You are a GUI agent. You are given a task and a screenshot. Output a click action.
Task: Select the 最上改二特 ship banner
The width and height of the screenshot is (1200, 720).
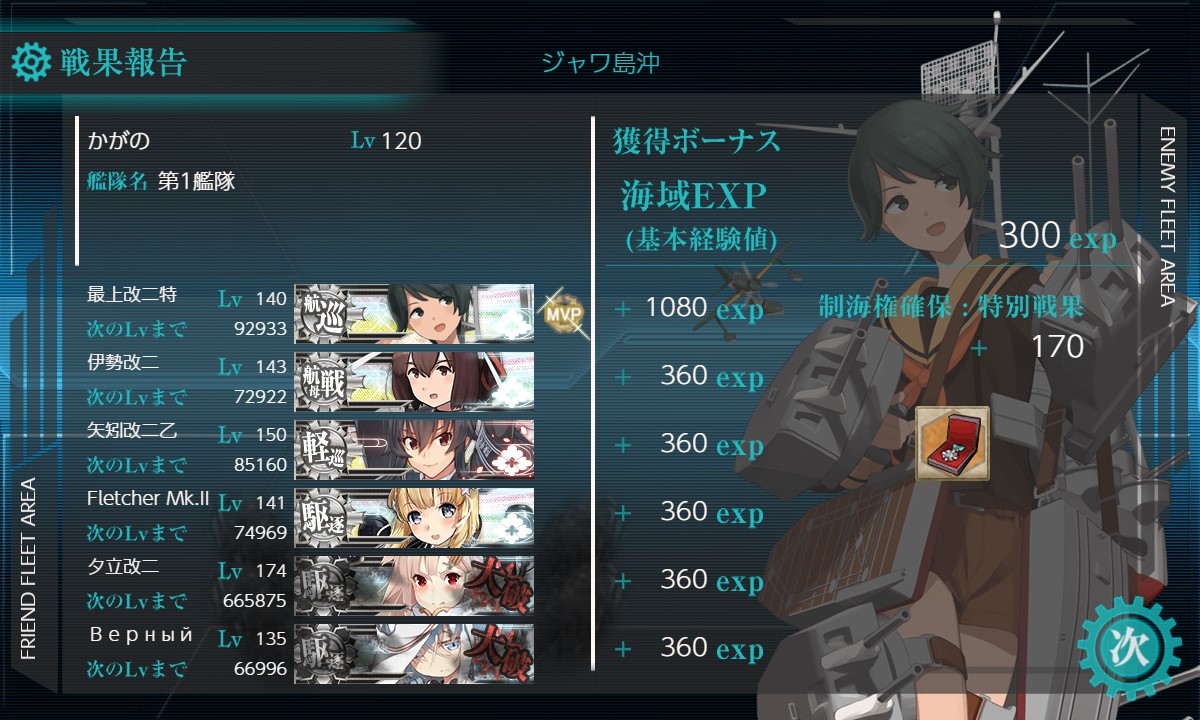pos(414,313)
